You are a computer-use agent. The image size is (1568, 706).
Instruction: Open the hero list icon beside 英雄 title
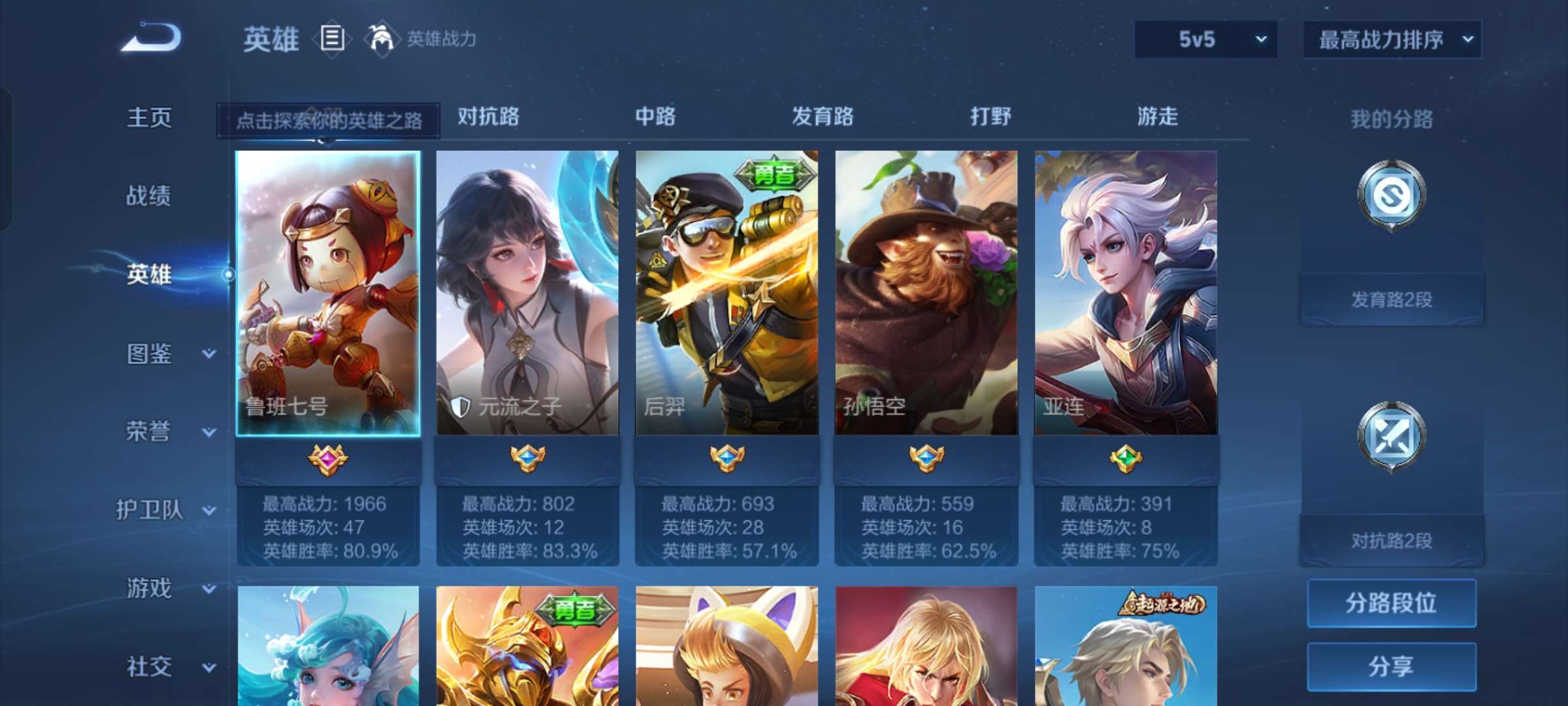[x=332, y=39]
